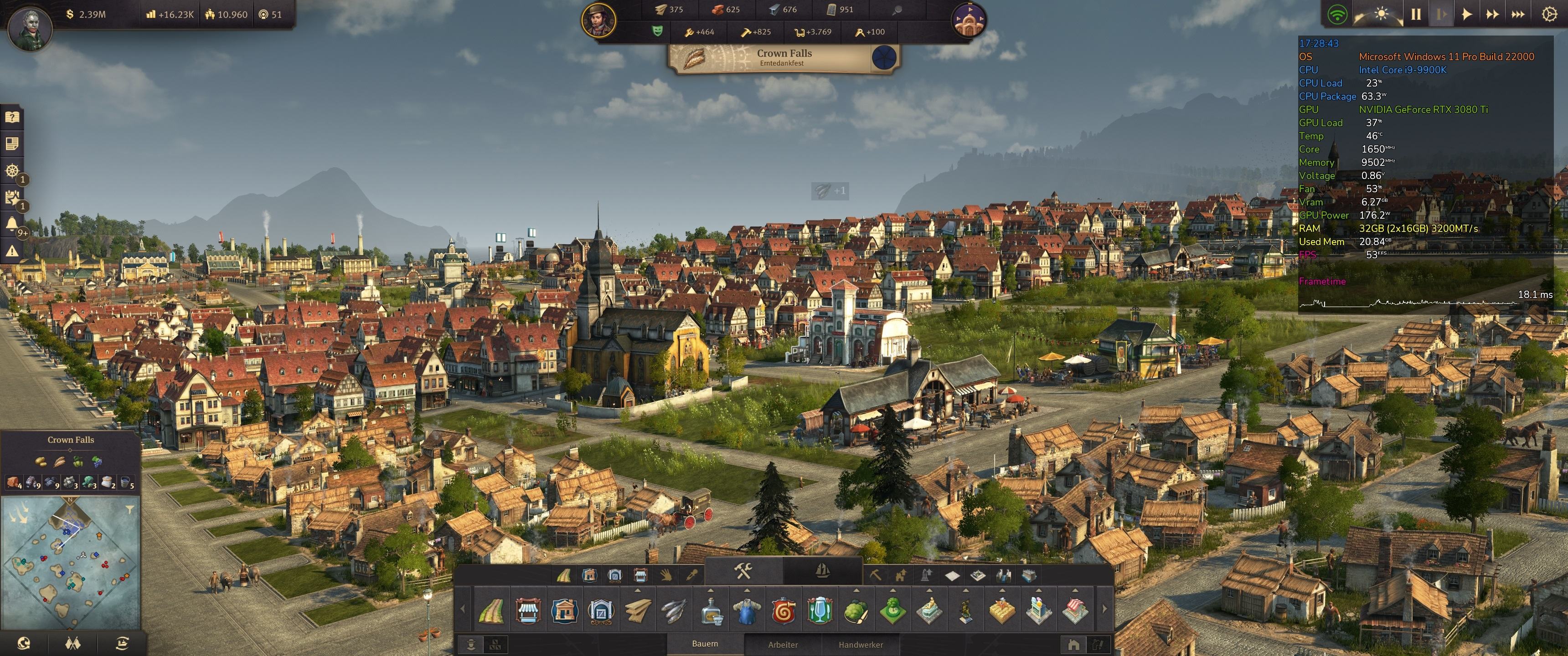Activate the pickaxe demolish tool
This screenshot has height=656, width=1568.
click(x=875, y=575)
